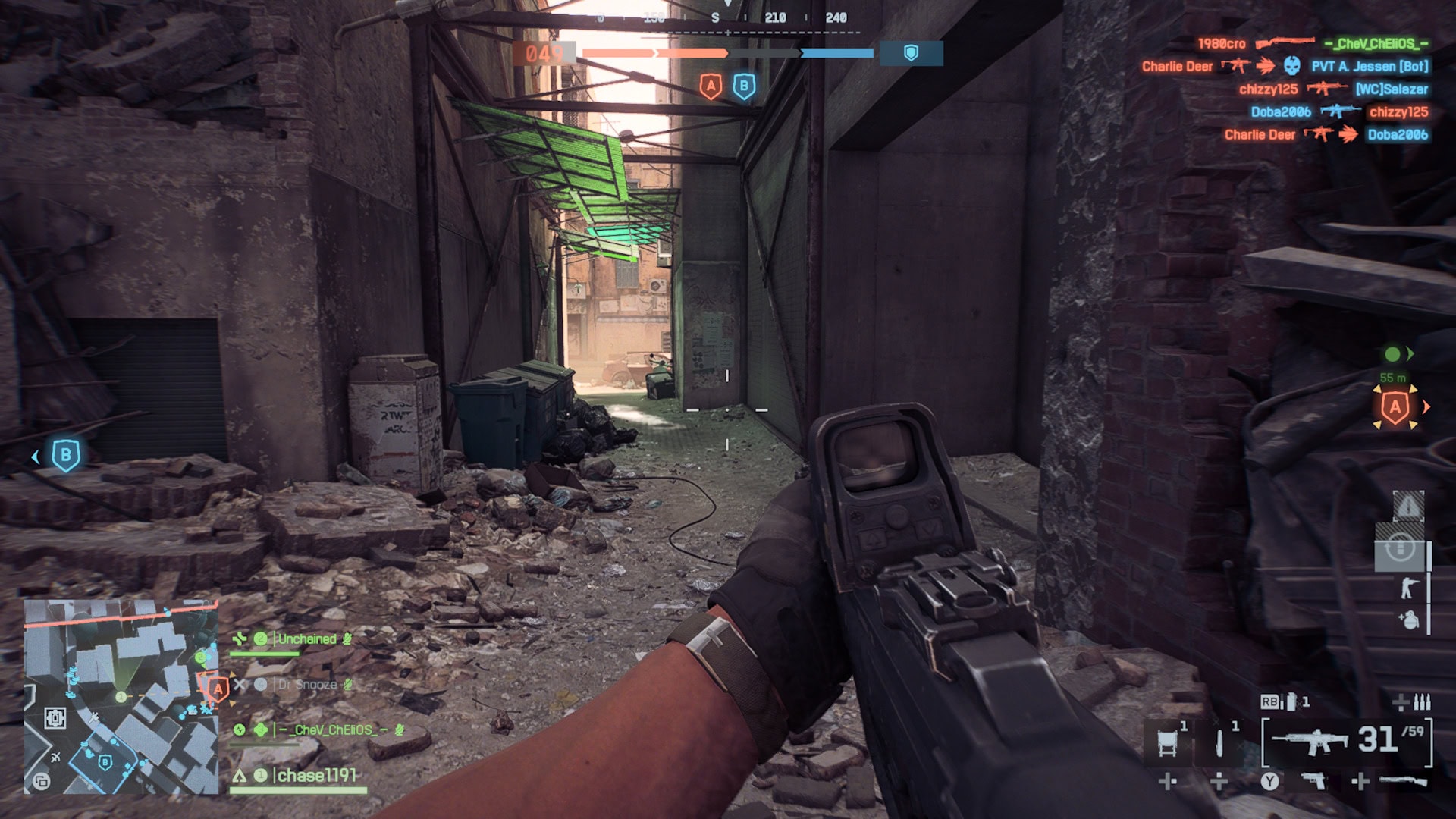Select the orange A objective marker at top

click(711, 86)
